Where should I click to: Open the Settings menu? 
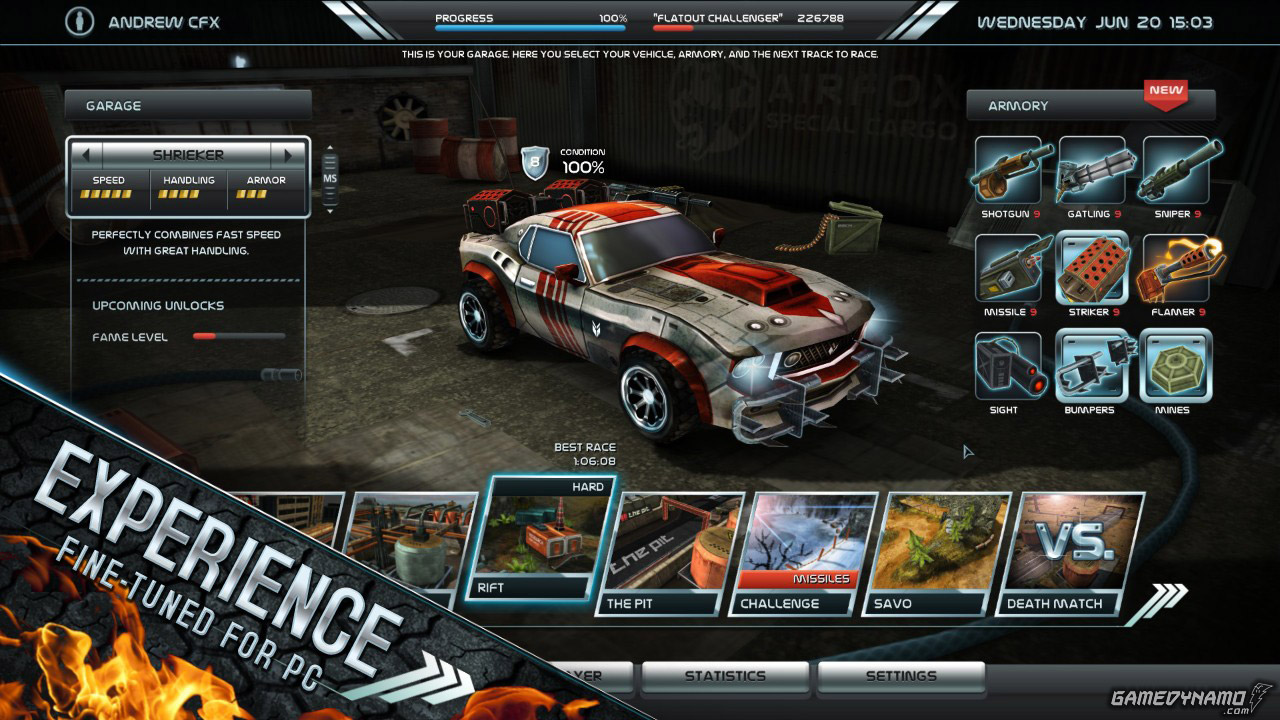point(901,677)
